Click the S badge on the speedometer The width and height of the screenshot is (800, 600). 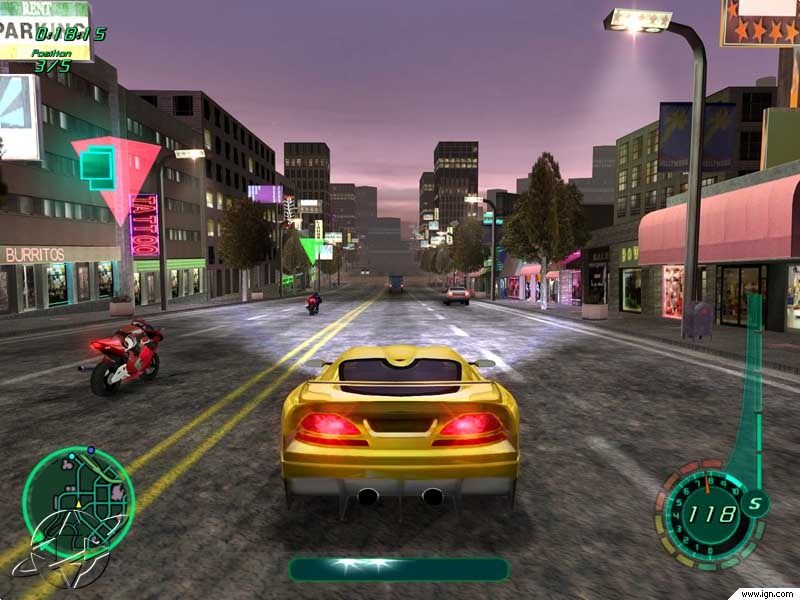click(755, 504)
